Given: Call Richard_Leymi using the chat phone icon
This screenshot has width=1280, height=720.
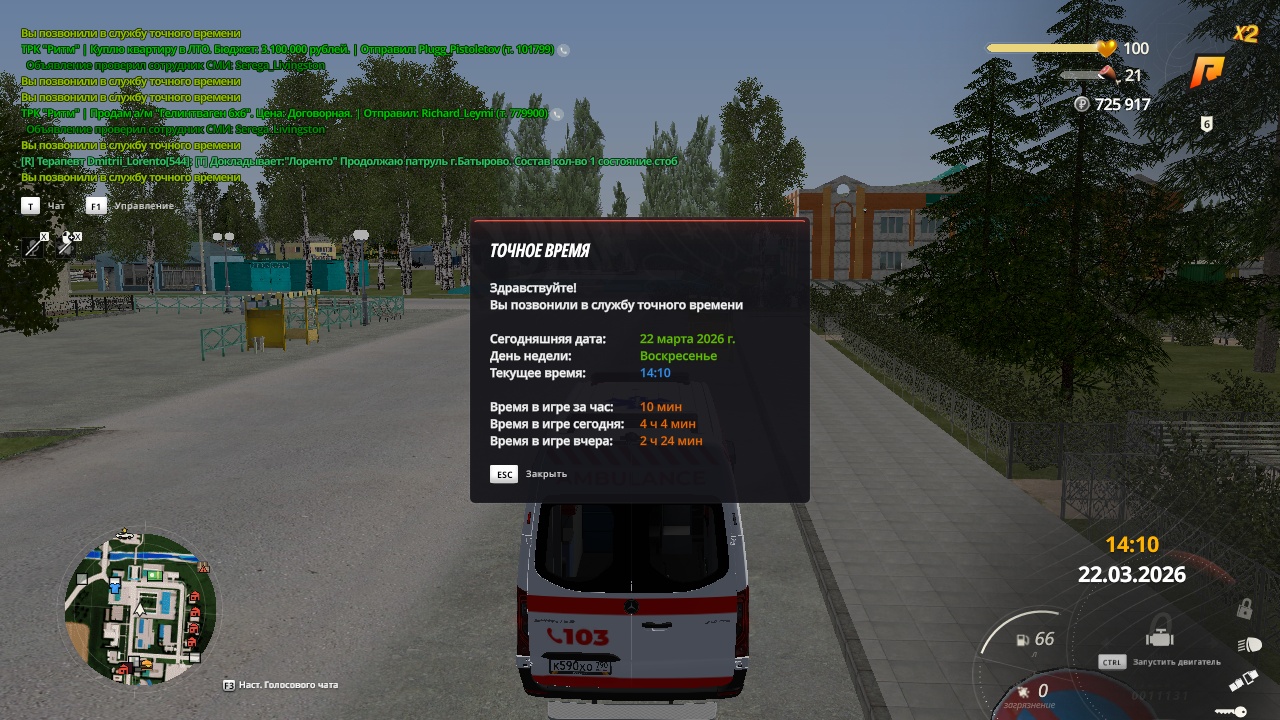Looking at the screenshot, I should 558,114.
